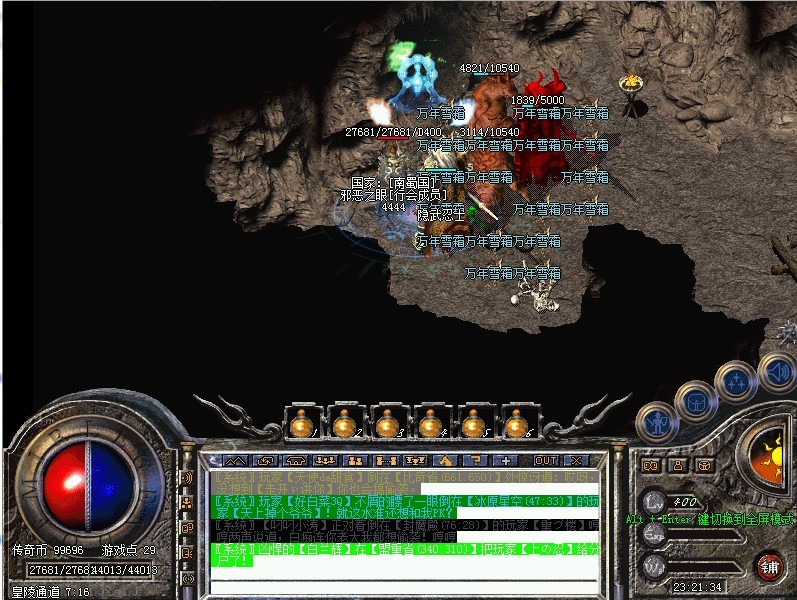Close the chat panel with the X button
797x600 pixels.
(x=575, y=461)
